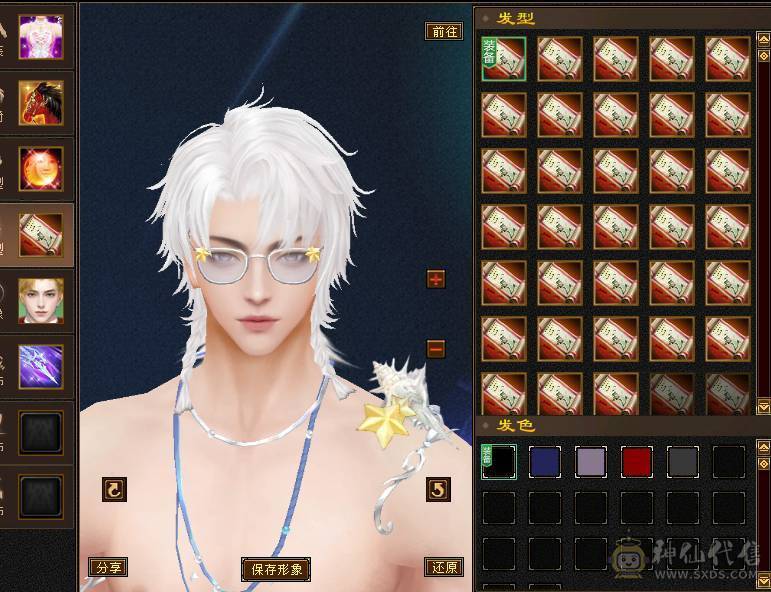Share appearance via the 分享 button

[108, 567]
